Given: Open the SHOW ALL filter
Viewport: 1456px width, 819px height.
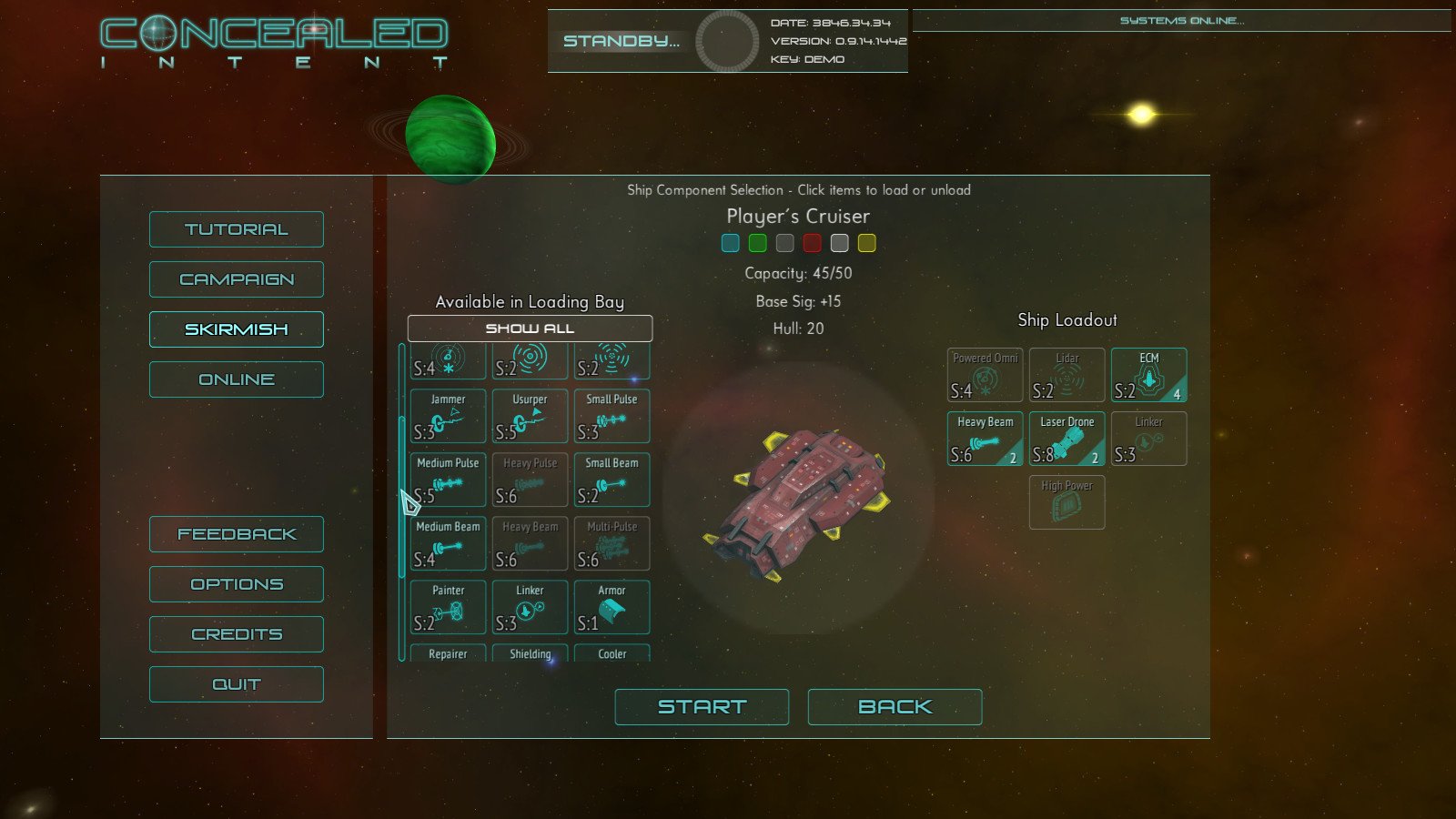Looking at the screenshot, I should click(531, 329).
